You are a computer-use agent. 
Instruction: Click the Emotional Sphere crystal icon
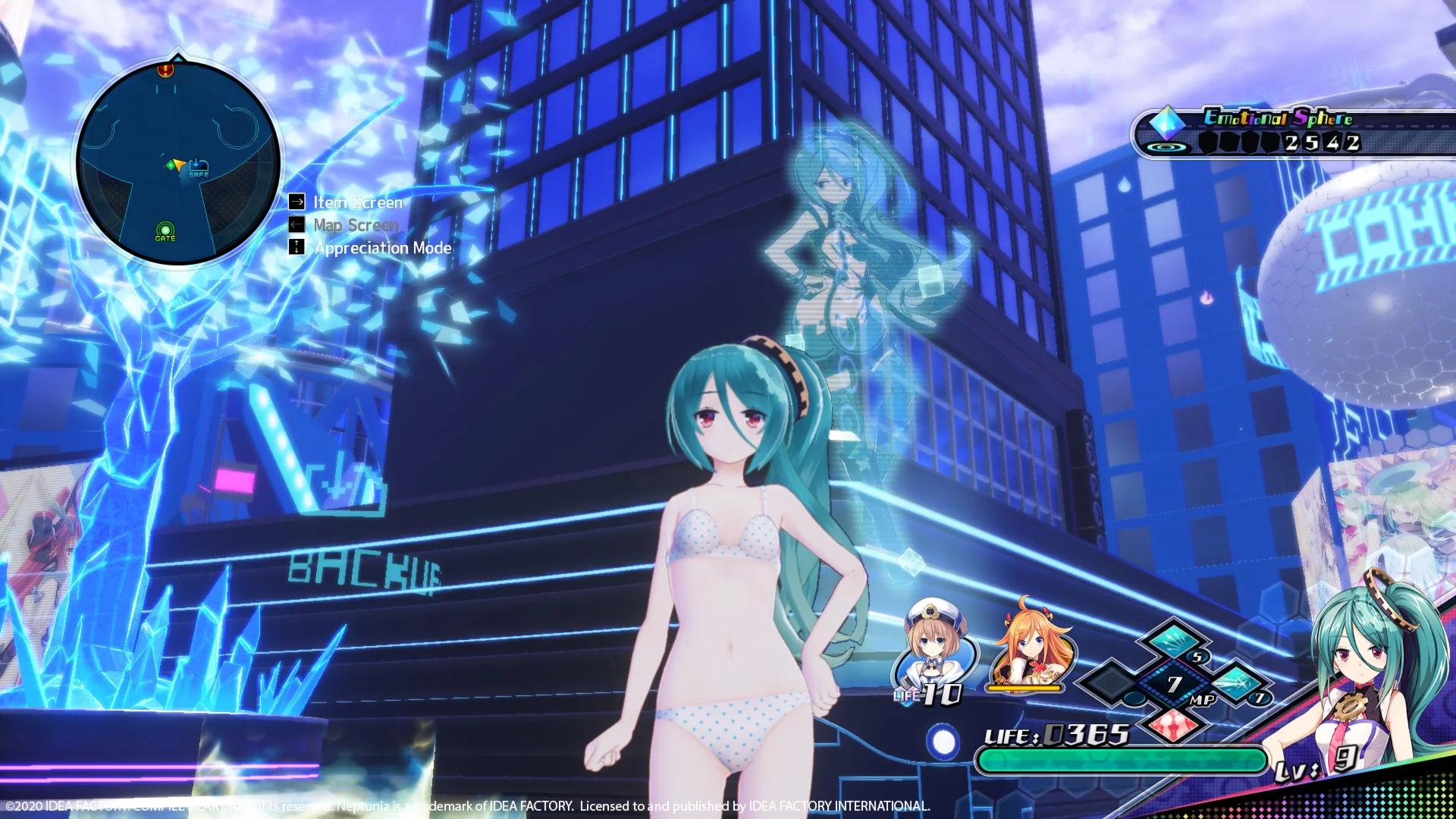click(1166, 121)
